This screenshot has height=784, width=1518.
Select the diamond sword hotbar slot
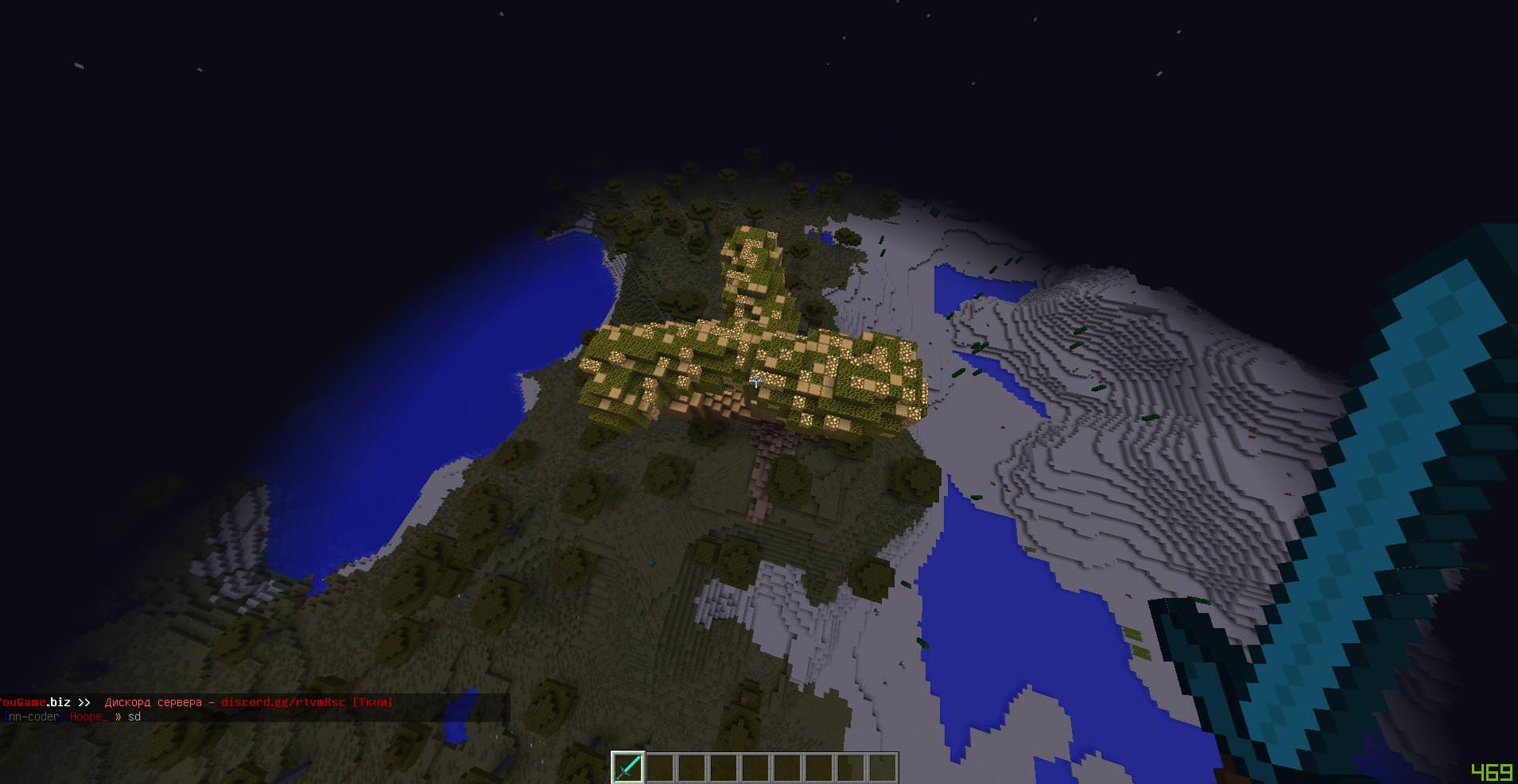[627, 767]
